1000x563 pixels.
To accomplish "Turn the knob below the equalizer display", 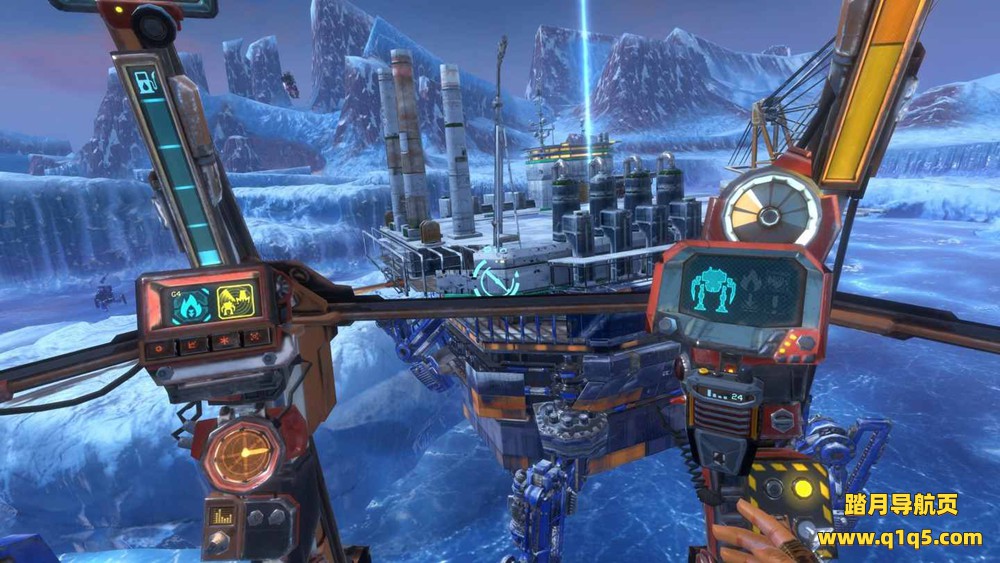I will tap(218, 541).
